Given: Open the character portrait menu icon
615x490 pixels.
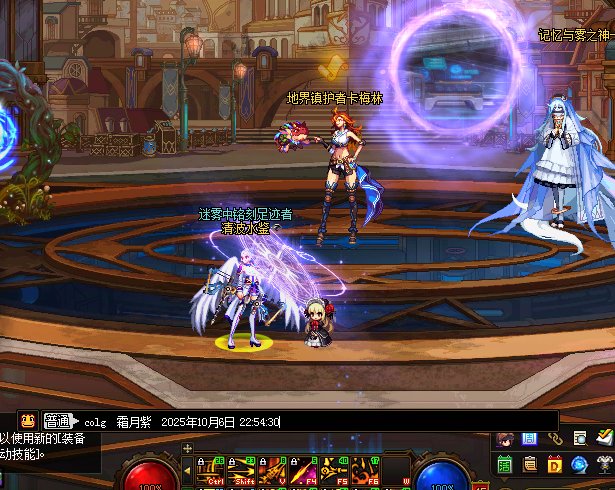Looking at the screenshot, I should click(505, 438).
